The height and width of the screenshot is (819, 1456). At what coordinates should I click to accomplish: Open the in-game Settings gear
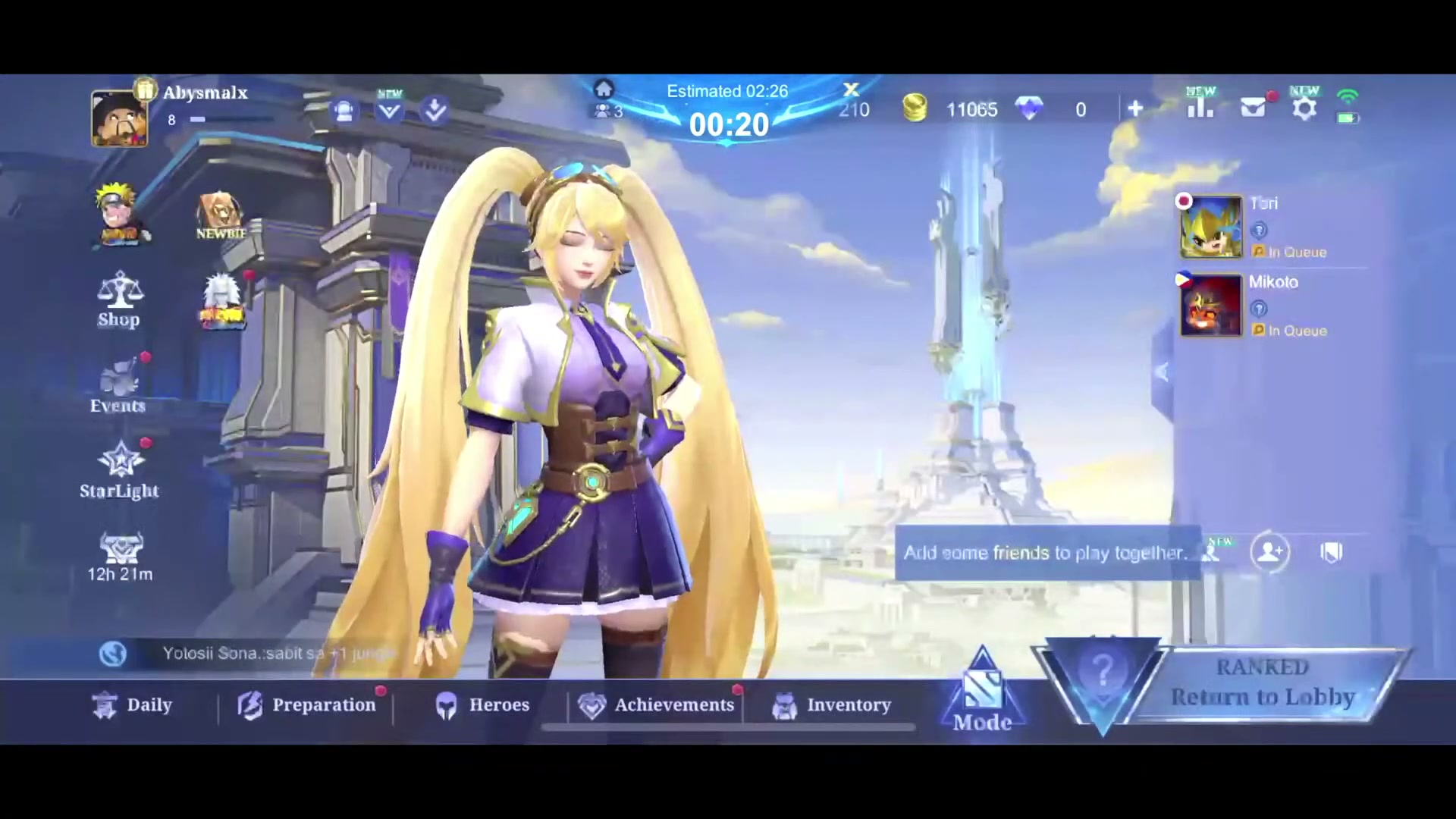coord(1304,108)
